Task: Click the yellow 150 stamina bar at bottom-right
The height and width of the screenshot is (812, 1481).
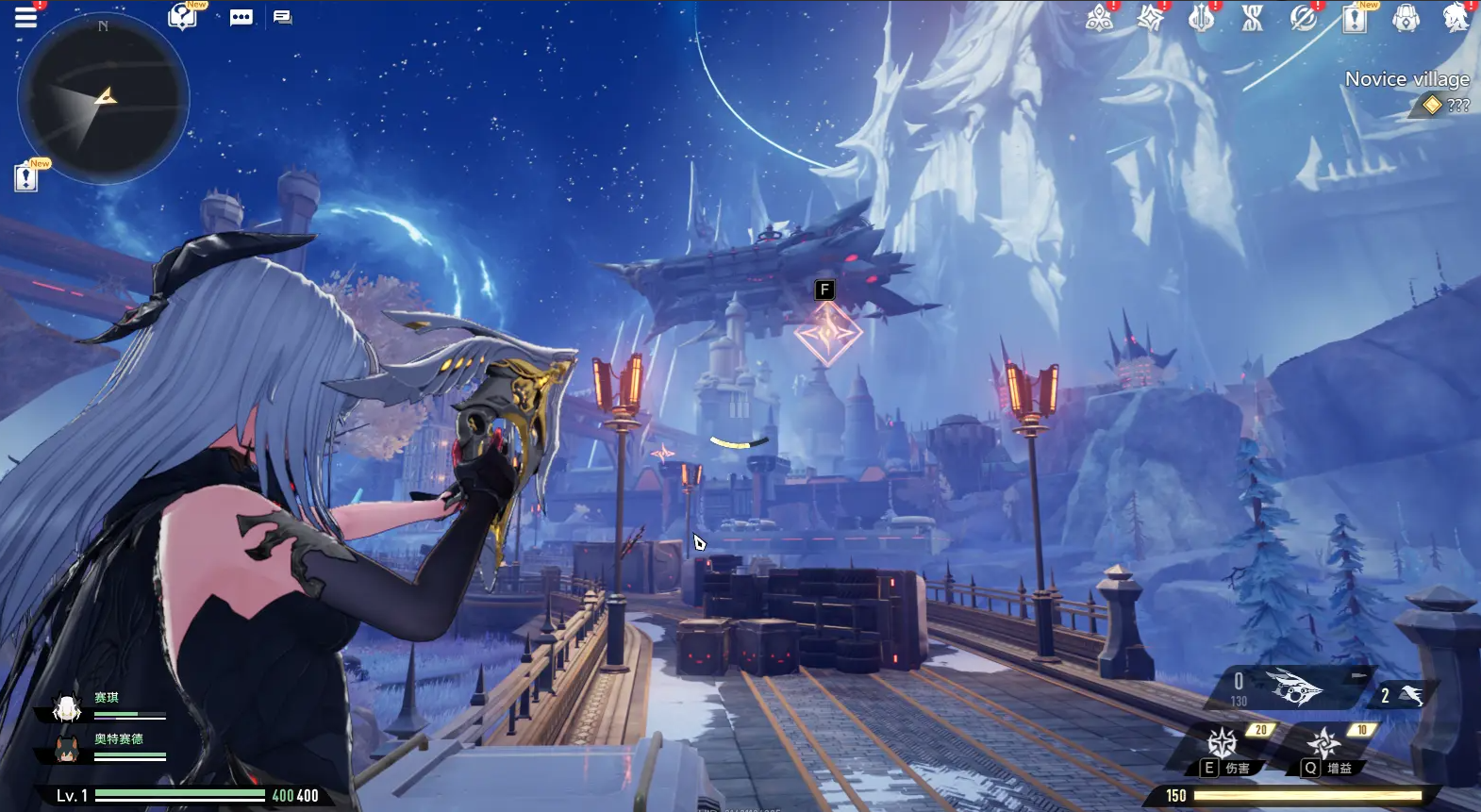Action: point(1311,795)
